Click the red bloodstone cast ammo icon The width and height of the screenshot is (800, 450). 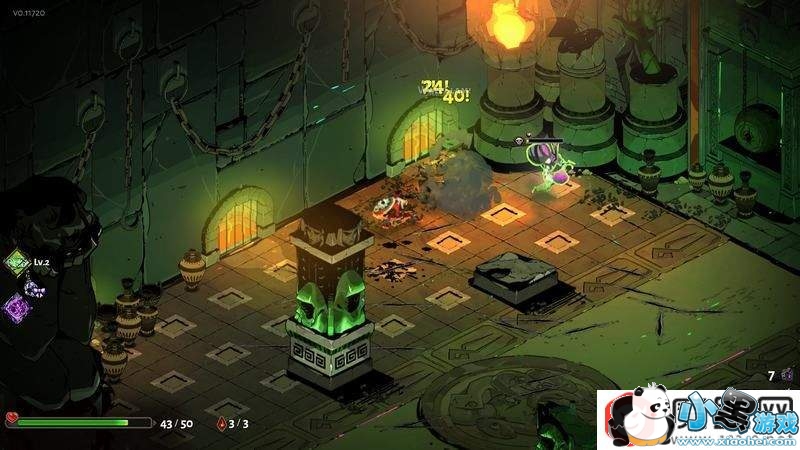pos(221,424)
